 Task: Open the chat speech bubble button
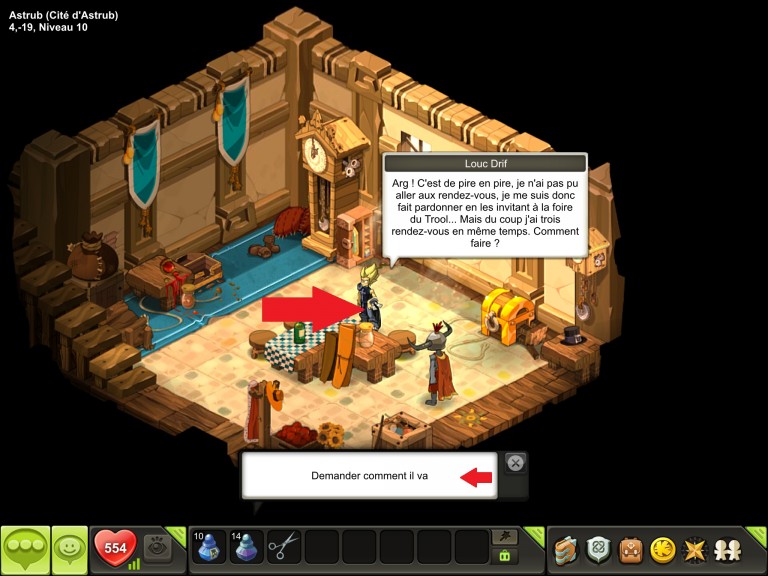[x=25, y=549]
